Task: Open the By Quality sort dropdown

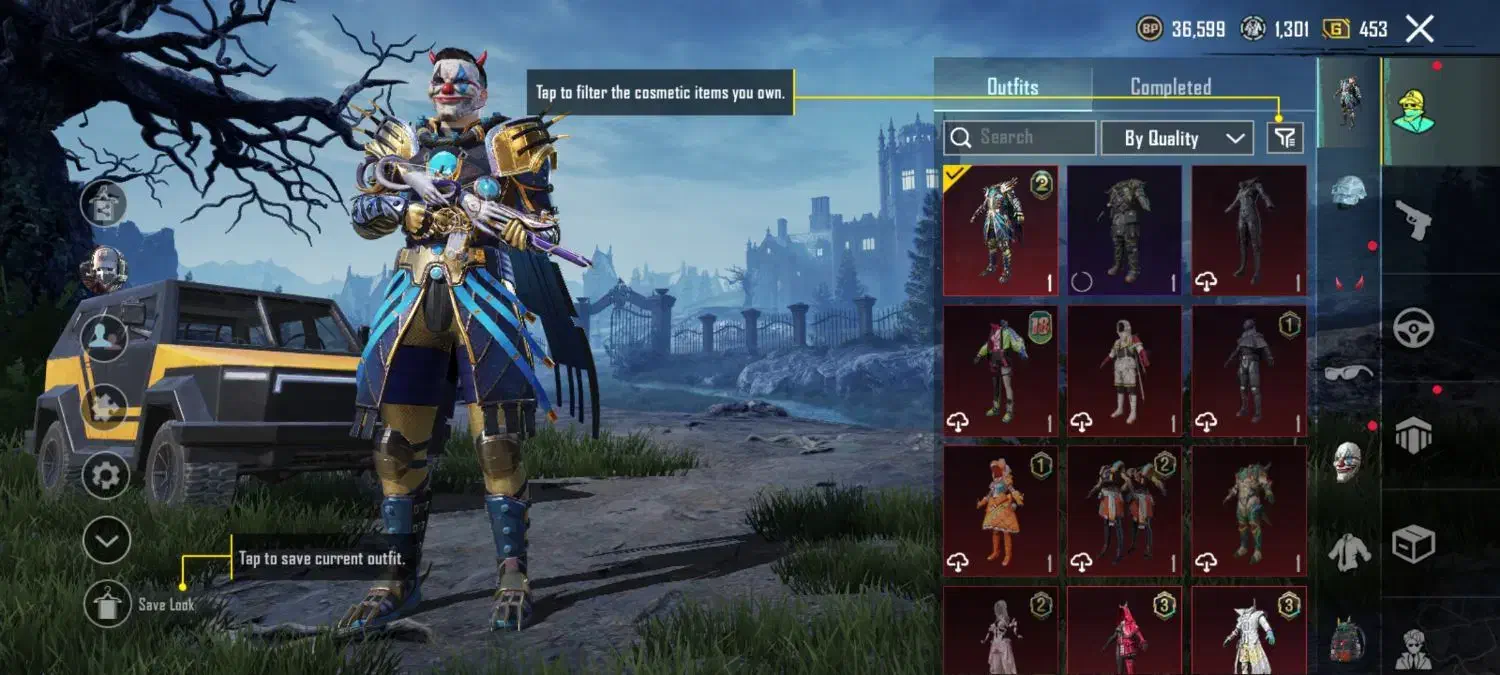Action: 1177,138
